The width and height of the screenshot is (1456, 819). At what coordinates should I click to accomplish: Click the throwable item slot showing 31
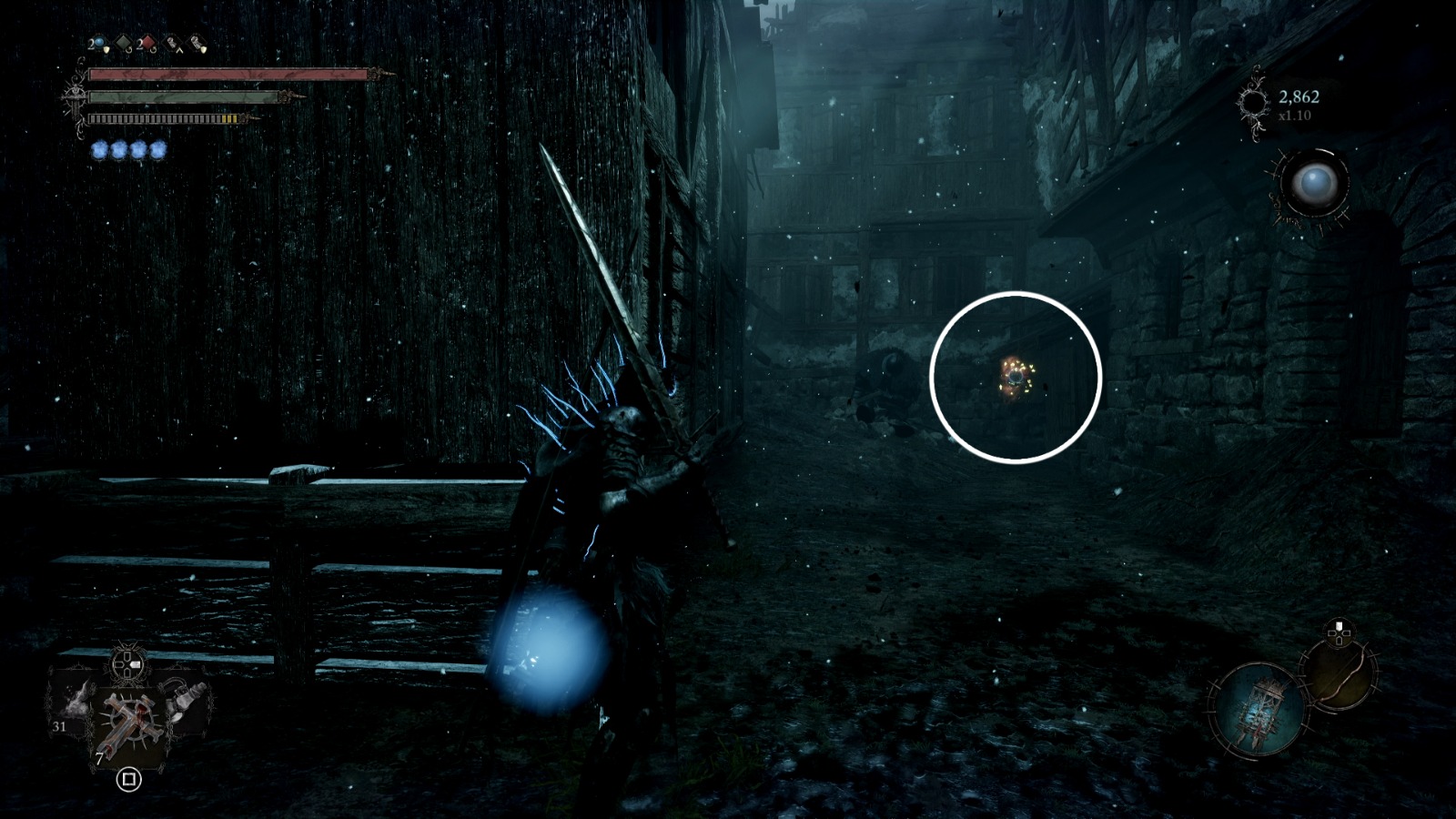71,706
